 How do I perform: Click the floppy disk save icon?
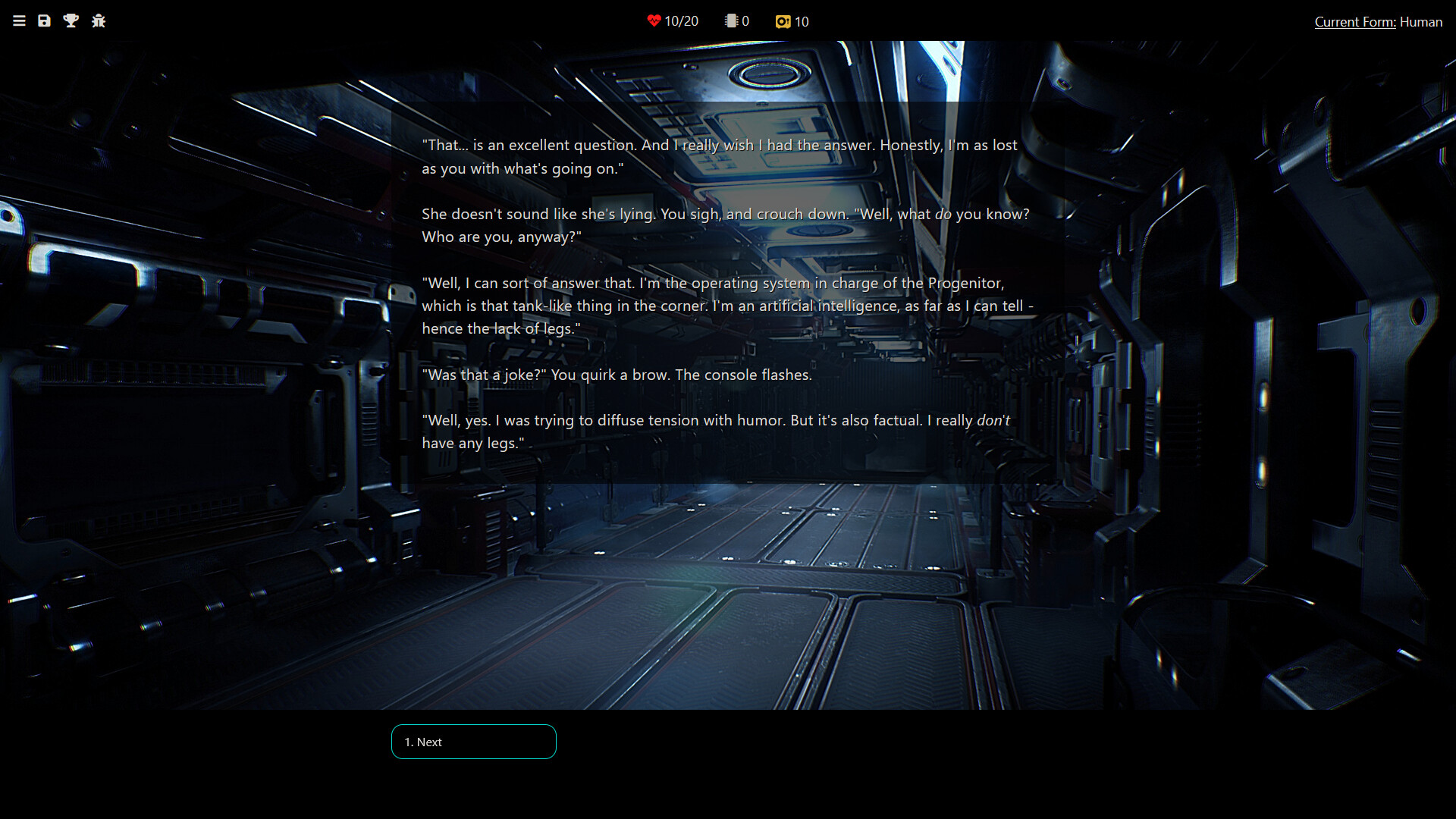[45, 21]
